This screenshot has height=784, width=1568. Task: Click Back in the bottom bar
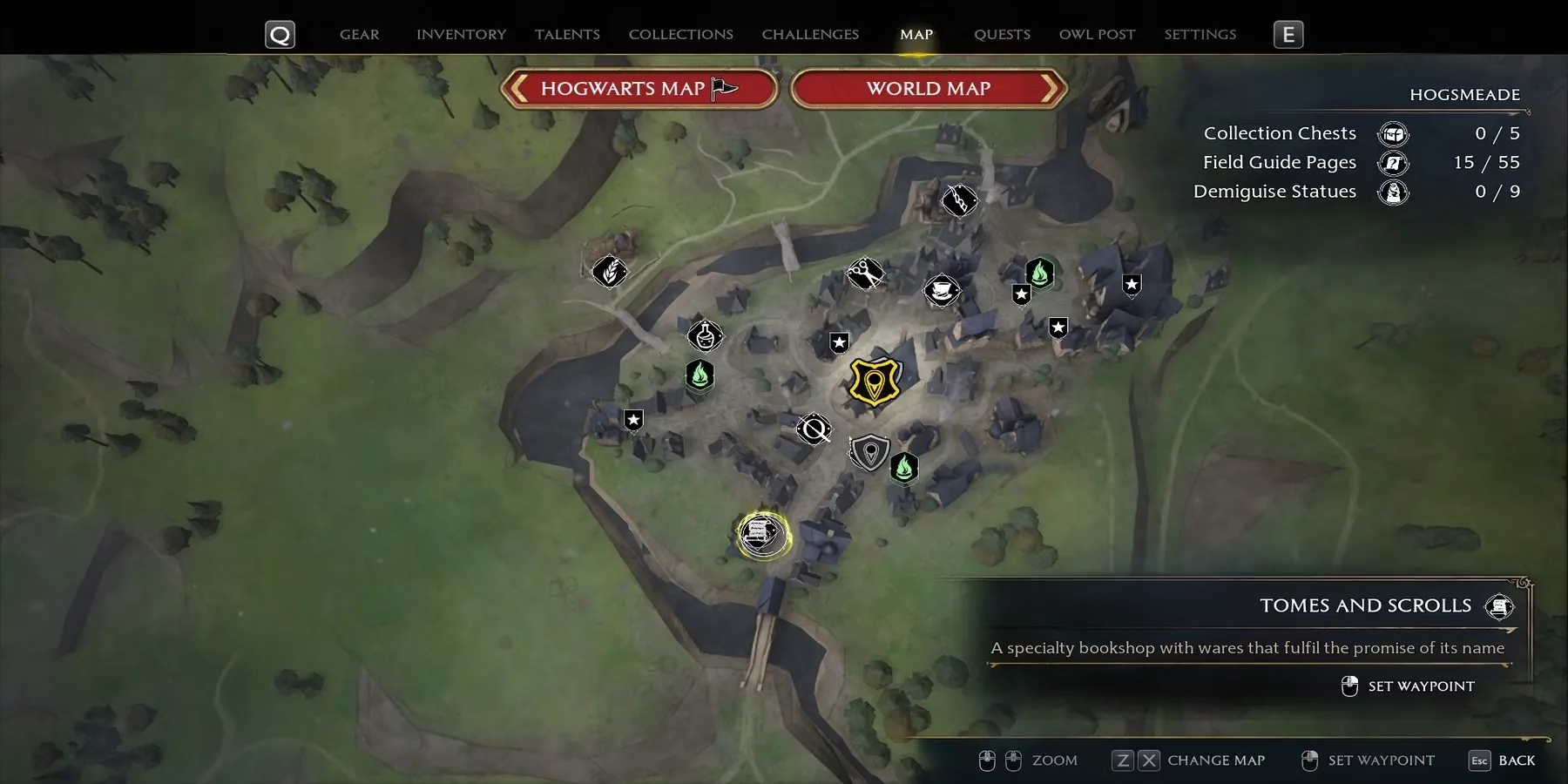[x=1516, y=760]
